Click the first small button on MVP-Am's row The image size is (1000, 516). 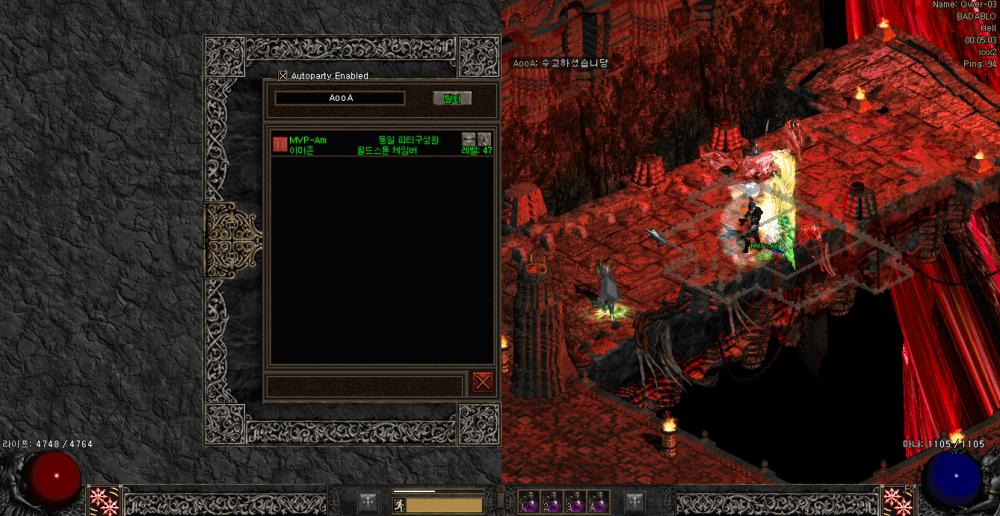click(x=468, y=139)
